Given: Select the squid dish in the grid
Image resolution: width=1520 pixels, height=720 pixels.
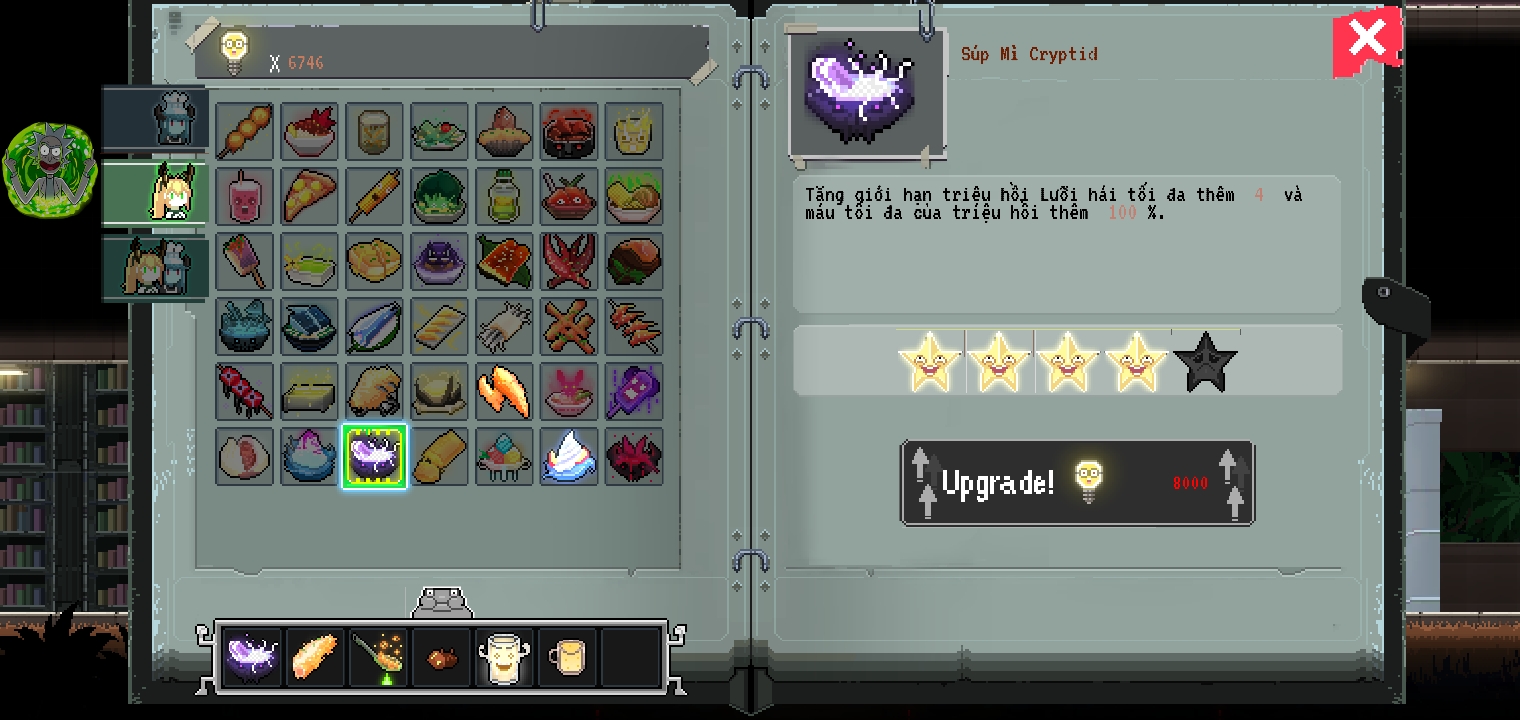Looking at the screenshot, I should coord(504,326).
